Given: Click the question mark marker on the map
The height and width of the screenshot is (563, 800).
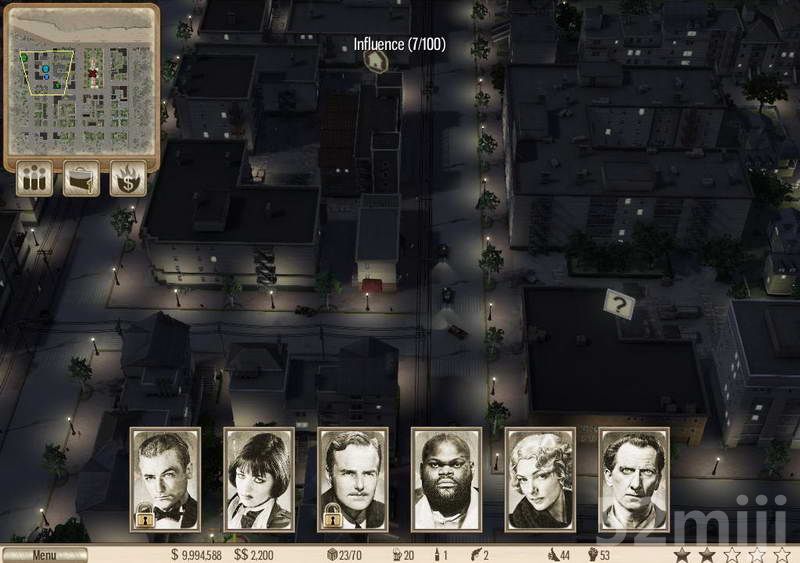Looking at the screenshot, I should (619, 304).
